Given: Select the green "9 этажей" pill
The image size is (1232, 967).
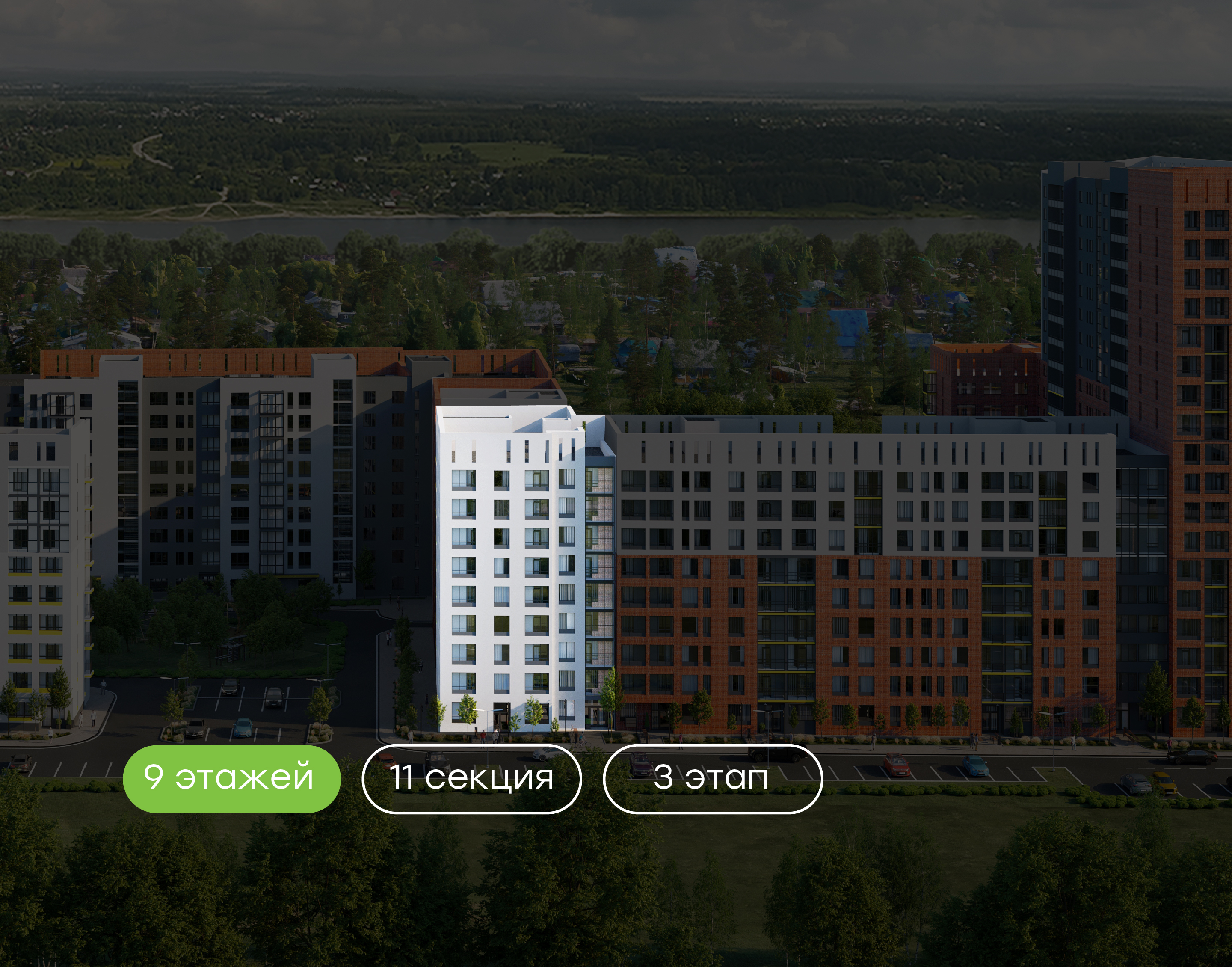Looking at the screenshot, I should tap(231, 778).
